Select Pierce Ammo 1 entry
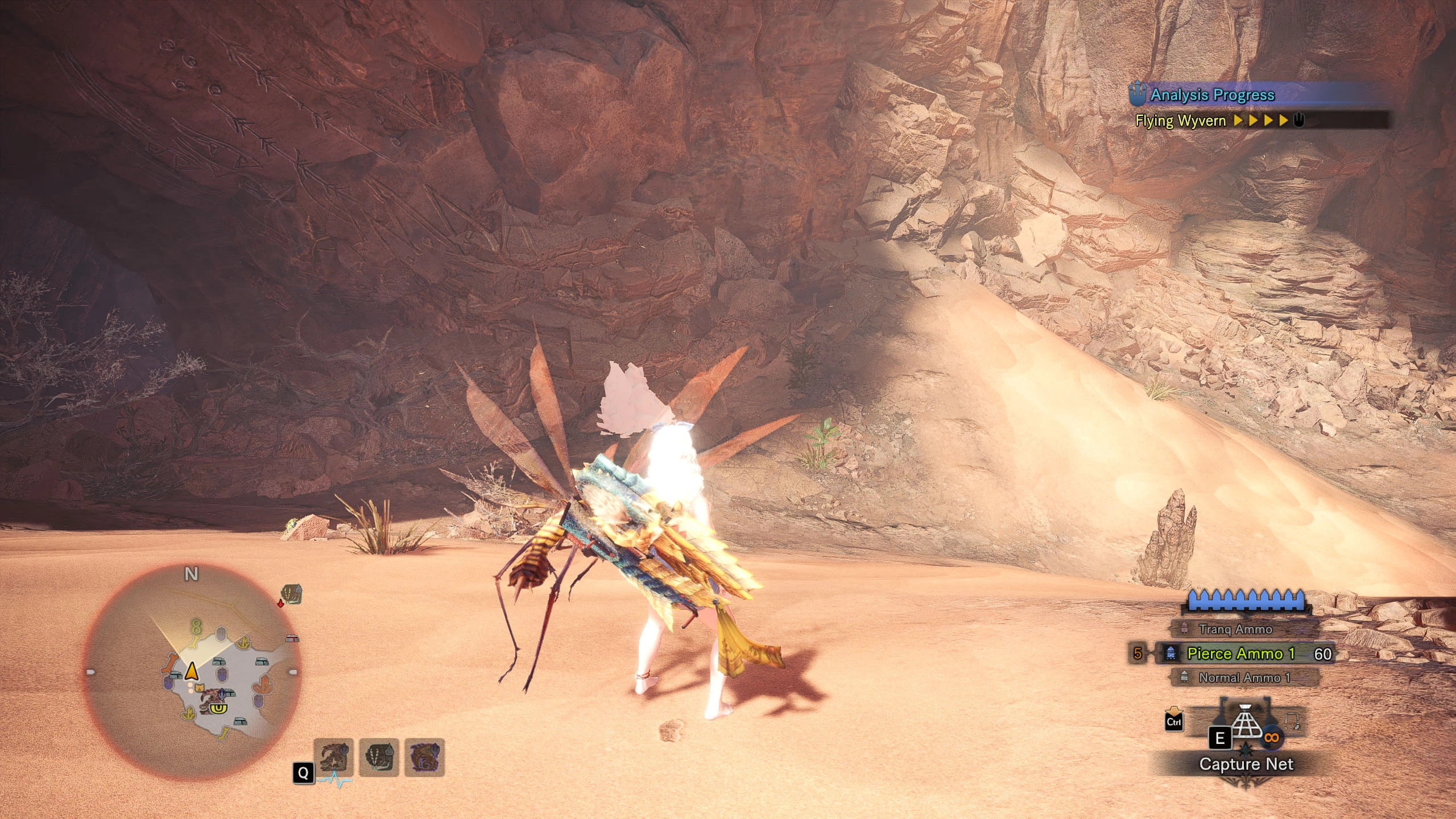Image resolution: width=1456 pixels, height=819 pixels. click(x=1240, y=653)
